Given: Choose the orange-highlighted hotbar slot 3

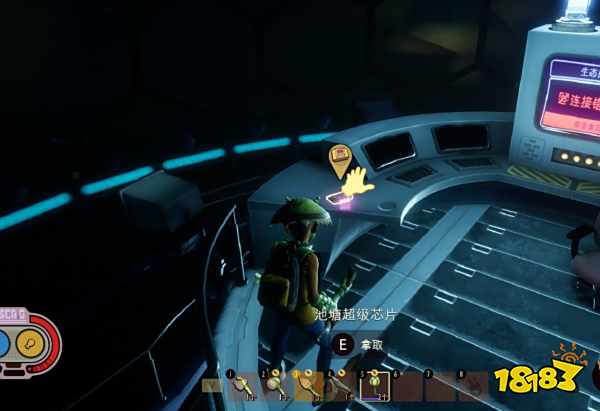Looking at the screenshot, I should pyautogui.click(x=308, y=385).
